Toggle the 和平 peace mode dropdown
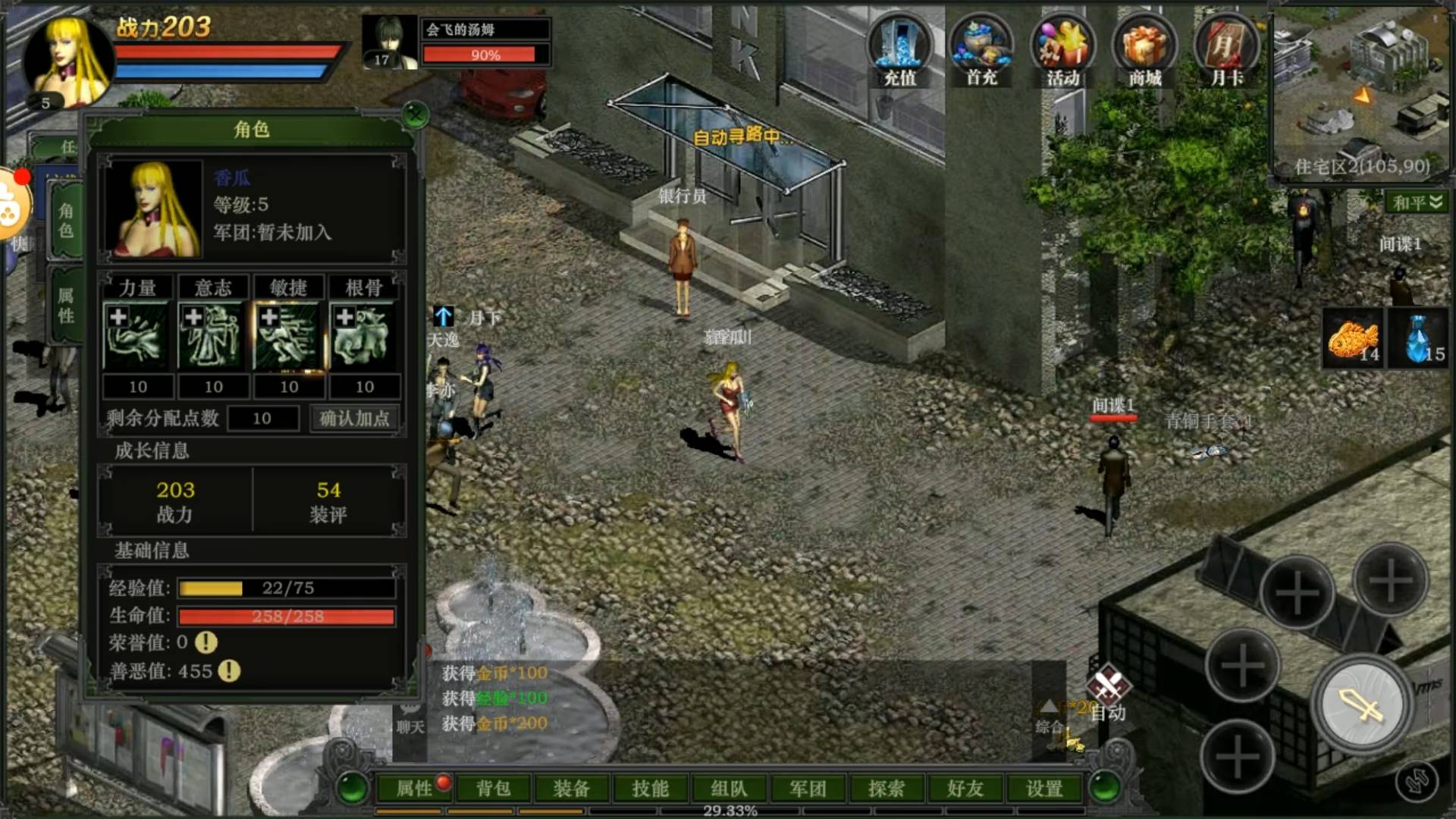 (1417, 202)
